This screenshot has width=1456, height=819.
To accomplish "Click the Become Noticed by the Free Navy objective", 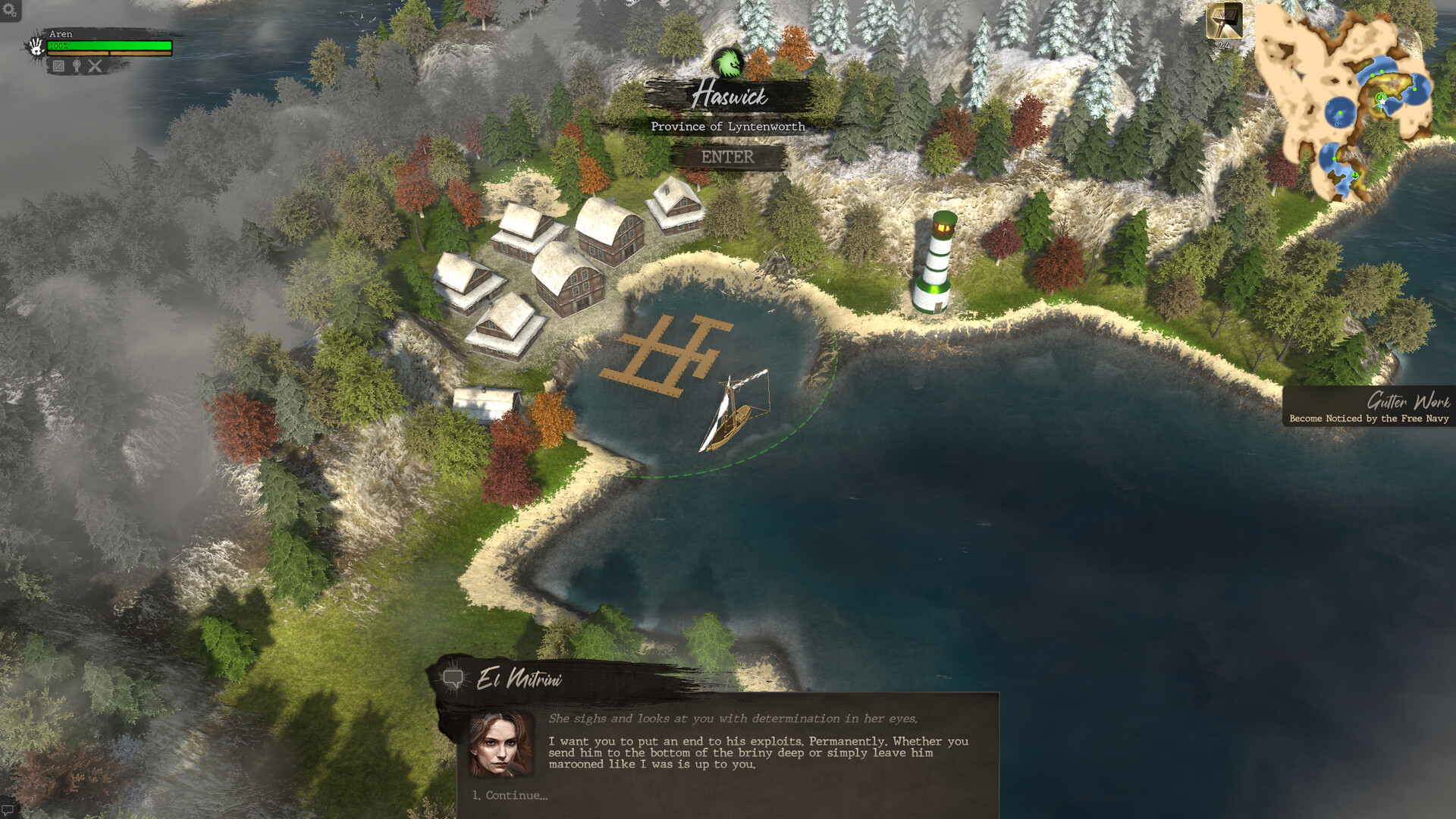I will (1370, 419).
